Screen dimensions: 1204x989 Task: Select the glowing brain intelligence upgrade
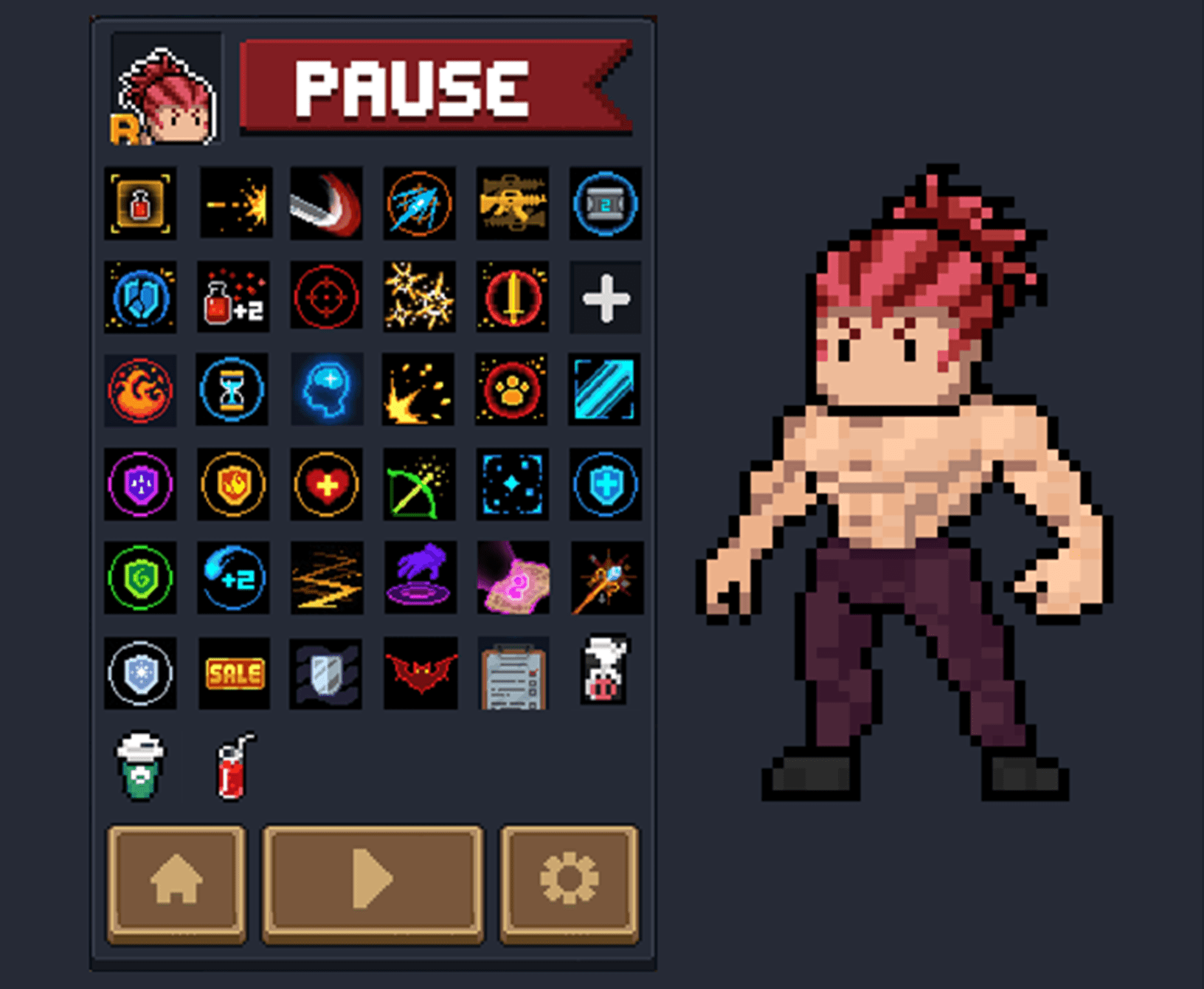pyautogui.click(x=326, y=391)
